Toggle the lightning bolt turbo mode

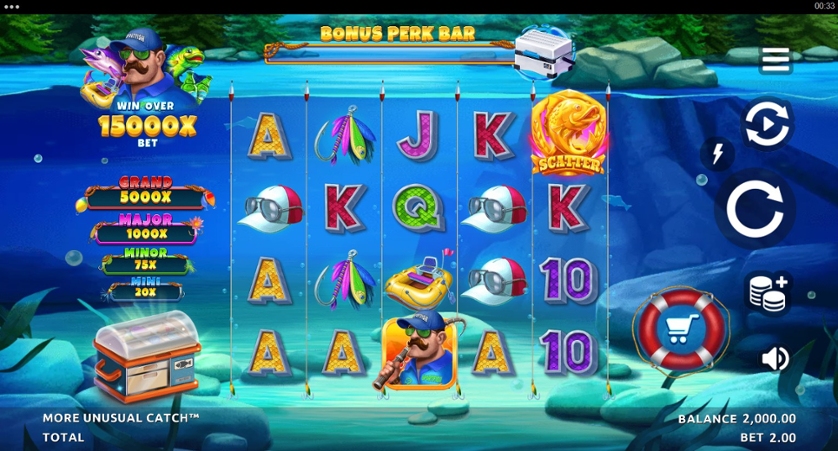pyautogui.click(x=716, y=153)
